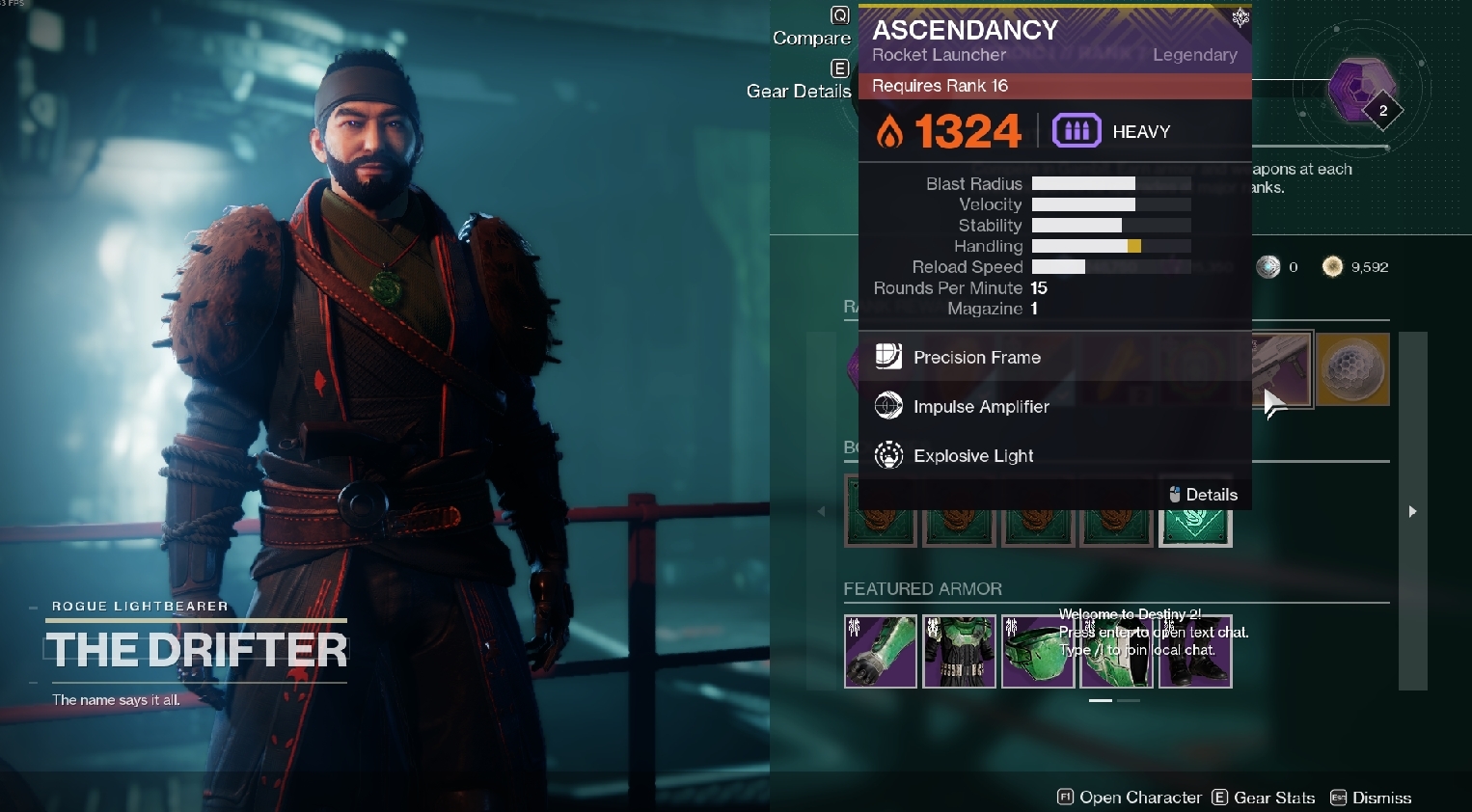The height and width of the screenshot is (812, 1472).
Task: Click the Blast Radius stat bar
Action: [1109, 183]
